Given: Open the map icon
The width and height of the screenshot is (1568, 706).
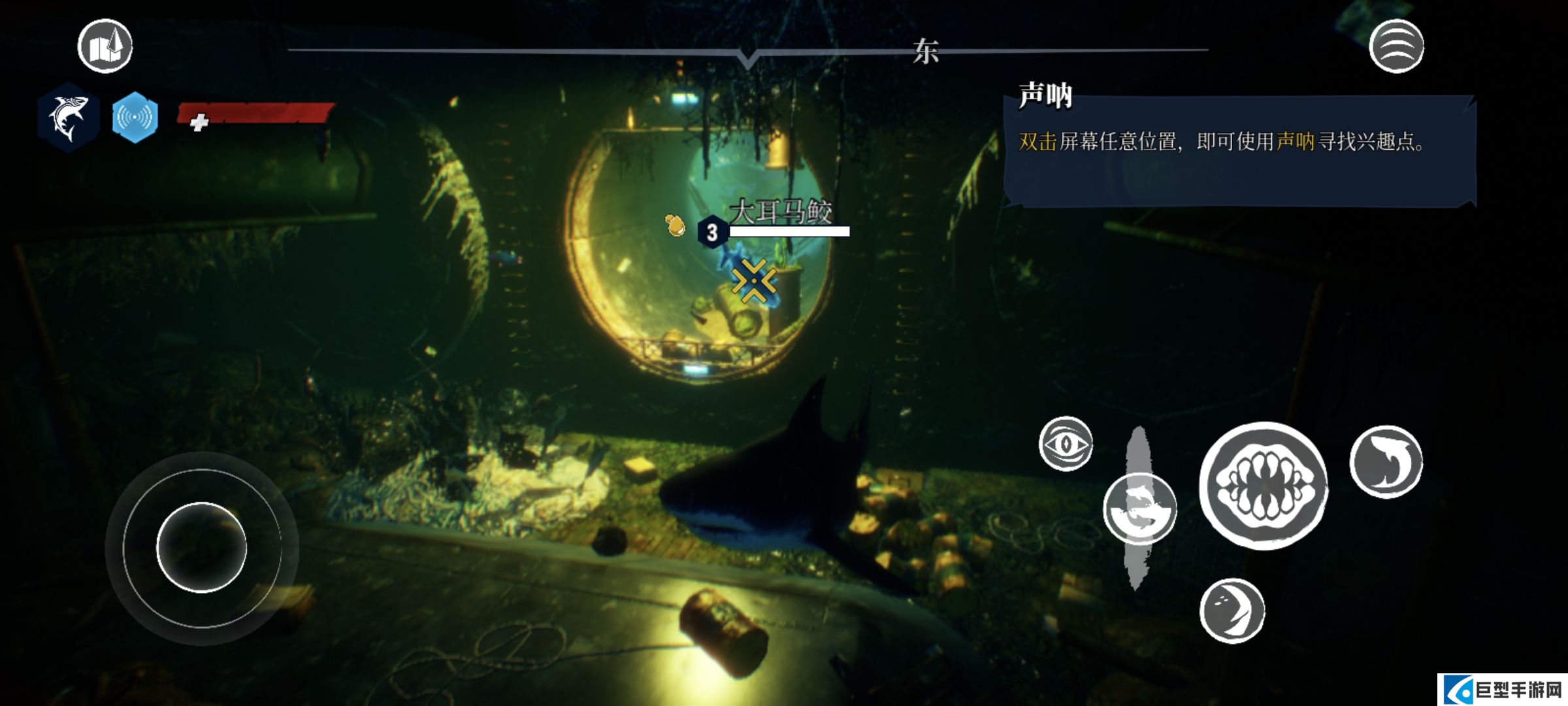Looking at the screenshot, I should tap(105, 46).
